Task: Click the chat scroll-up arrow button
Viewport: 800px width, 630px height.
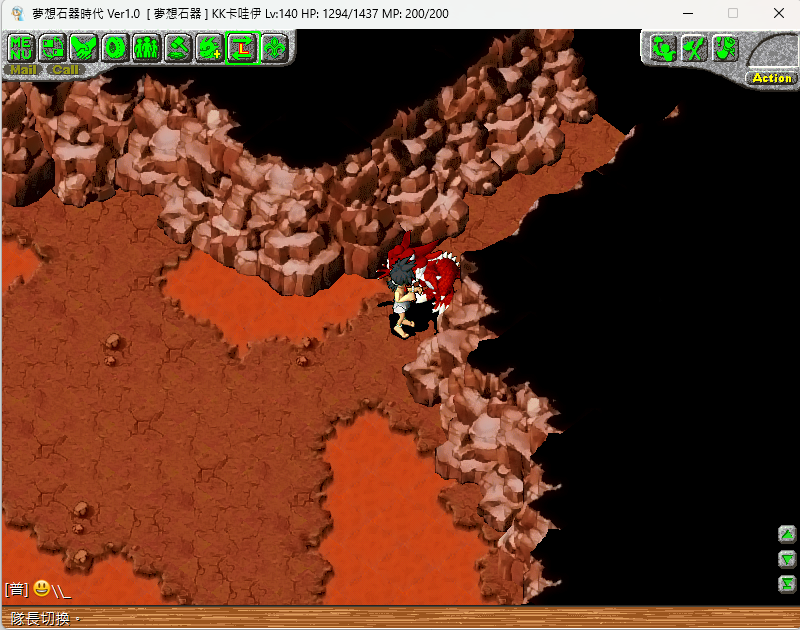Action: 787,534
